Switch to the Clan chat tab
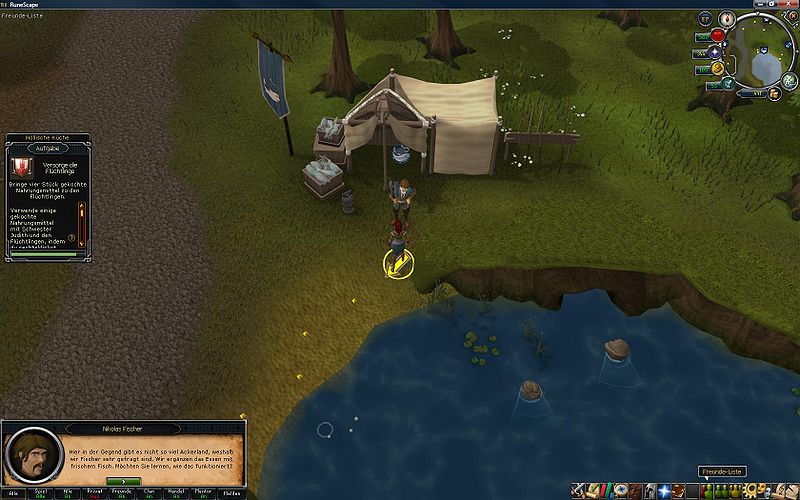Image resolution: width=800 pixels, height=500 pixels. click(x=148, y=492)
